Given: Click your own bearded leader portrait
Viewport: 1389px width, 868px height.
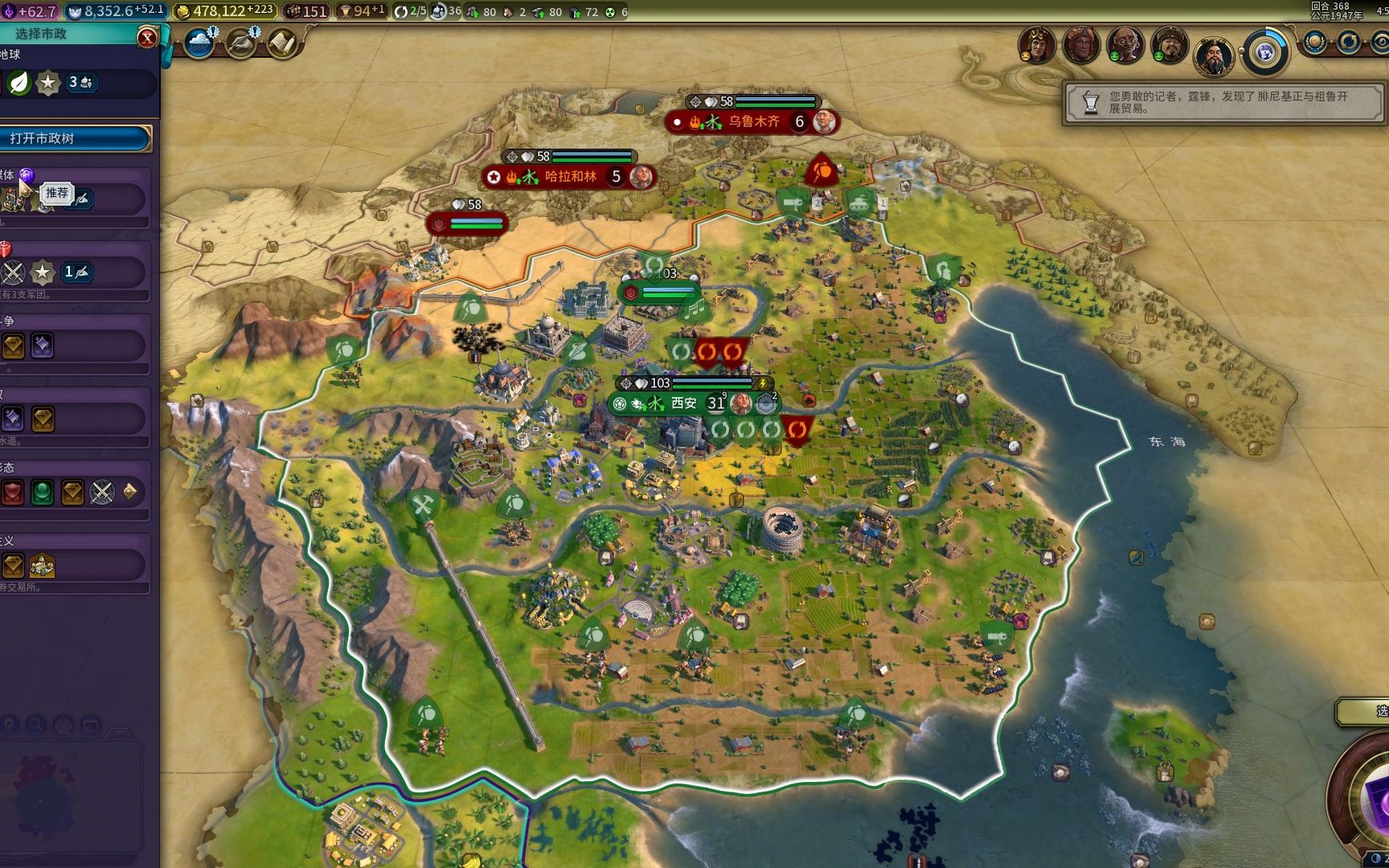Looking at the screenshot, I should coord(1213,55).
